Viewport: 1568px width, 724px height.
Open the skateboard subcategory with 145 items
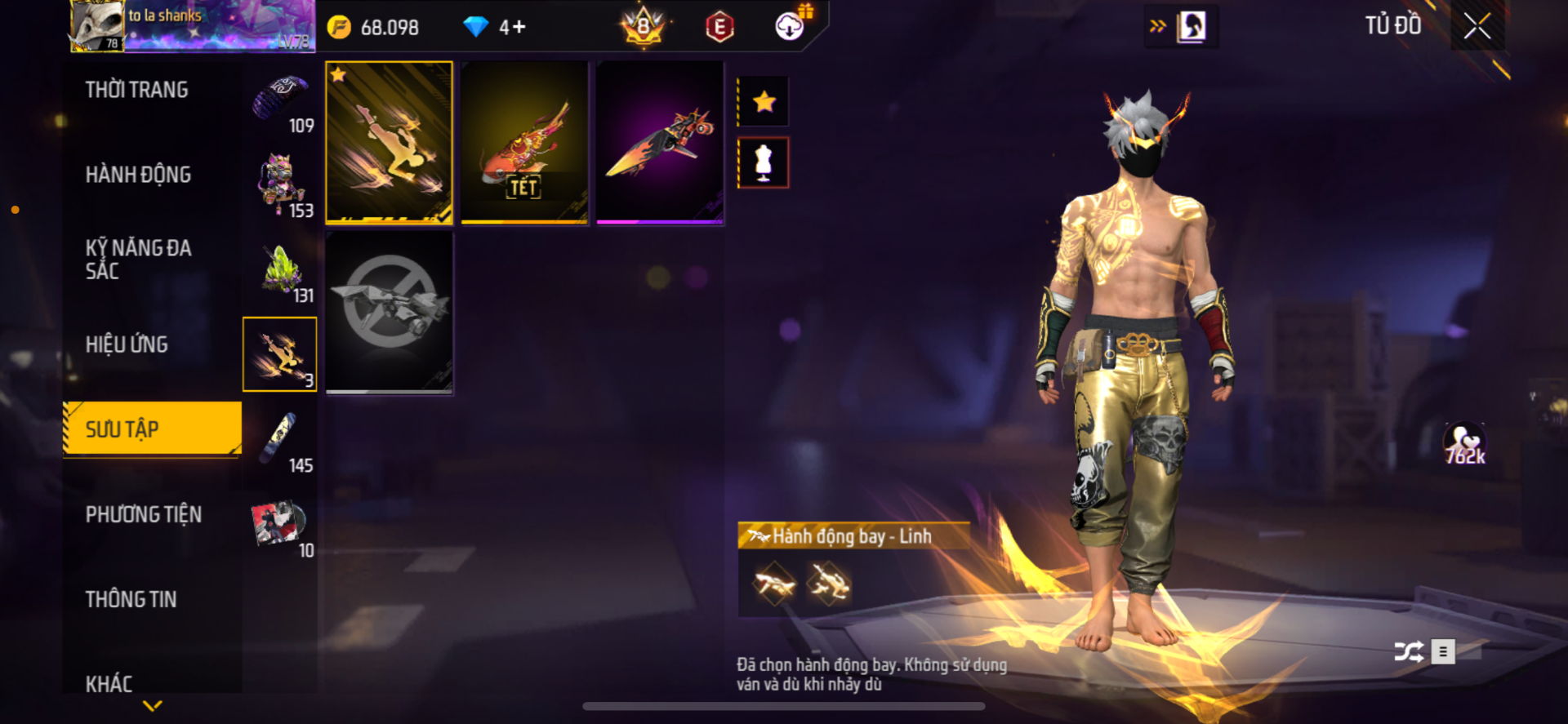280,442
